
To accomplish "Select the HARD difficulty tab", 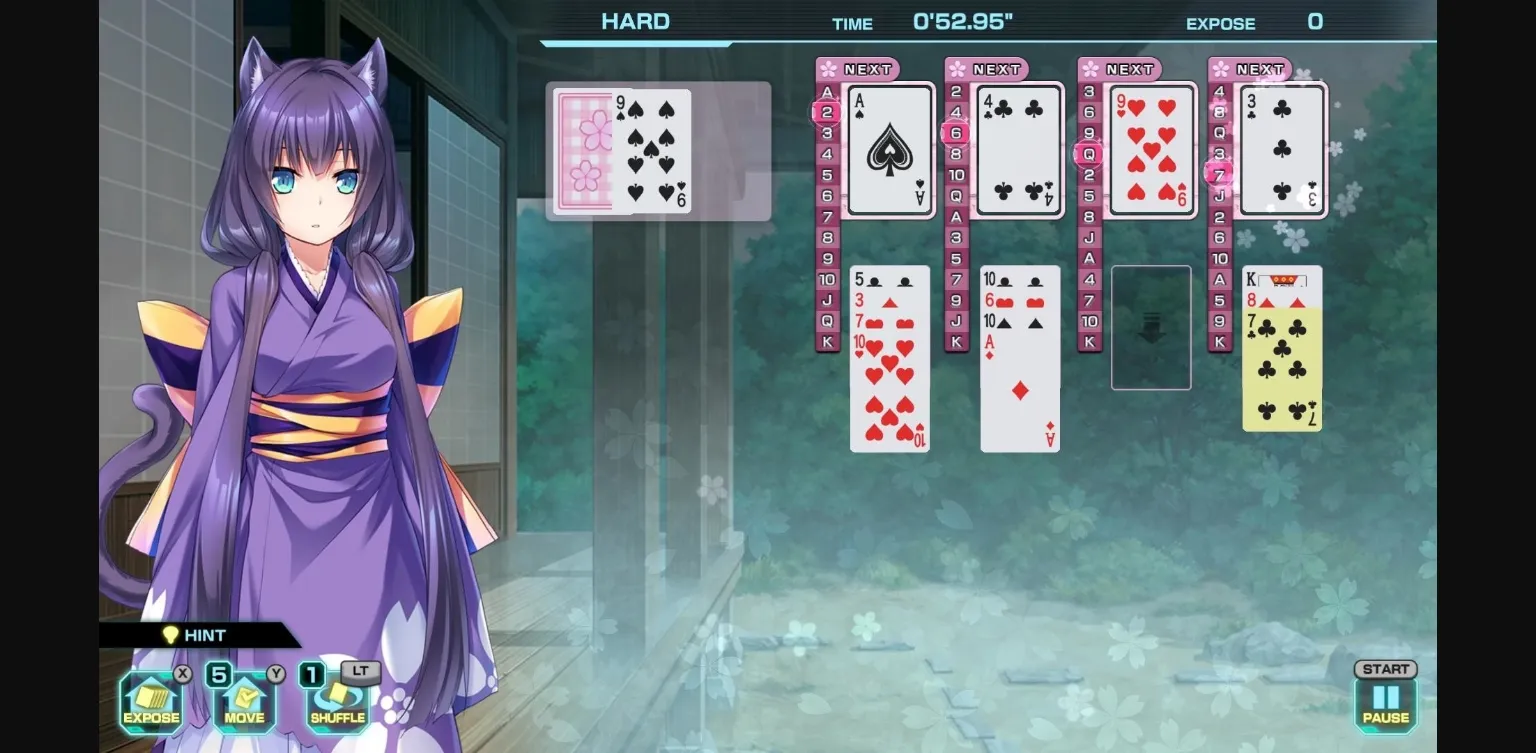I will [x=634, y=21].
